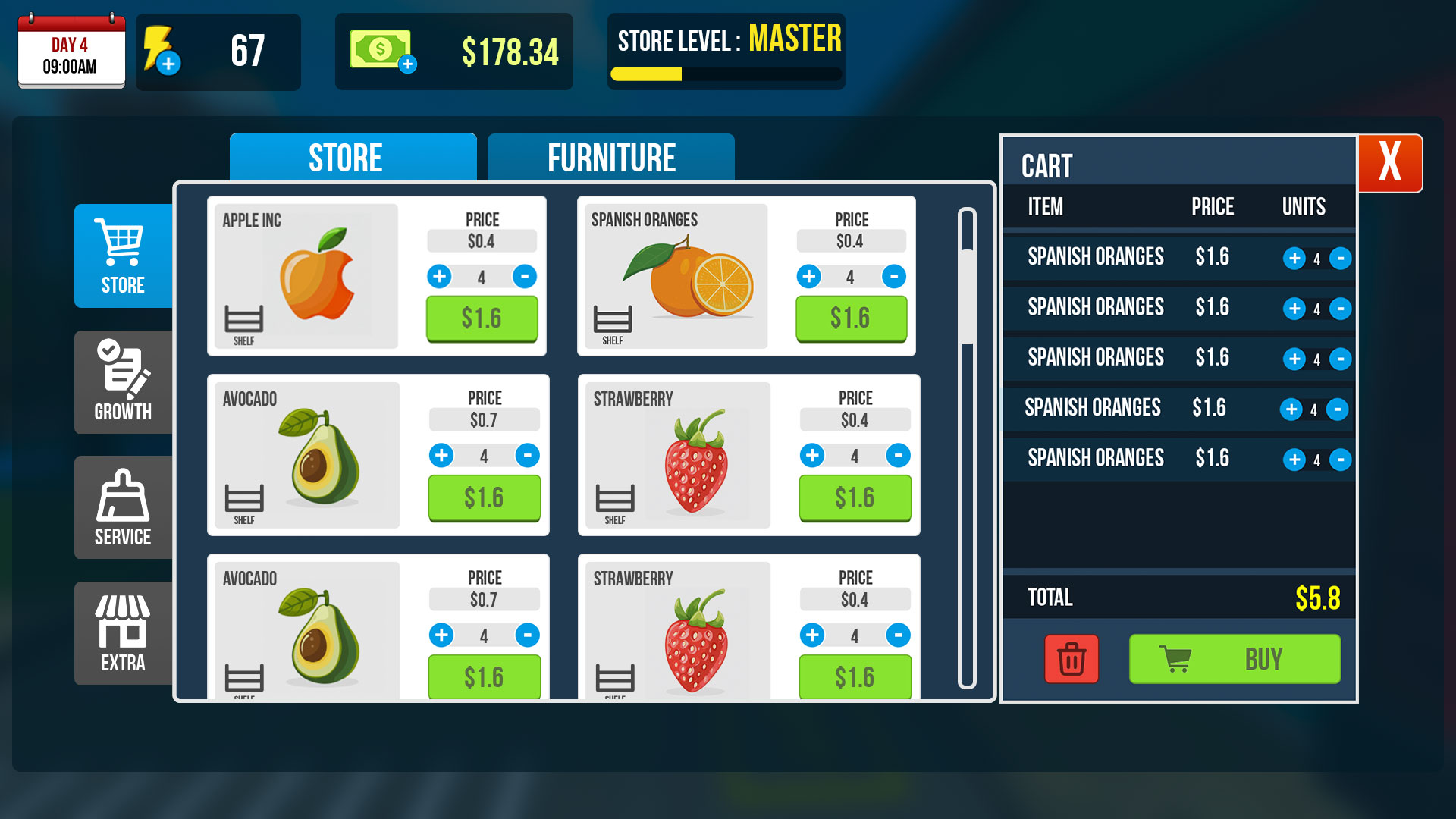Close the cart with the X button
The width and height of the screenshot is (1456, 819).
pyautogui.click(x=1390, y=162)
